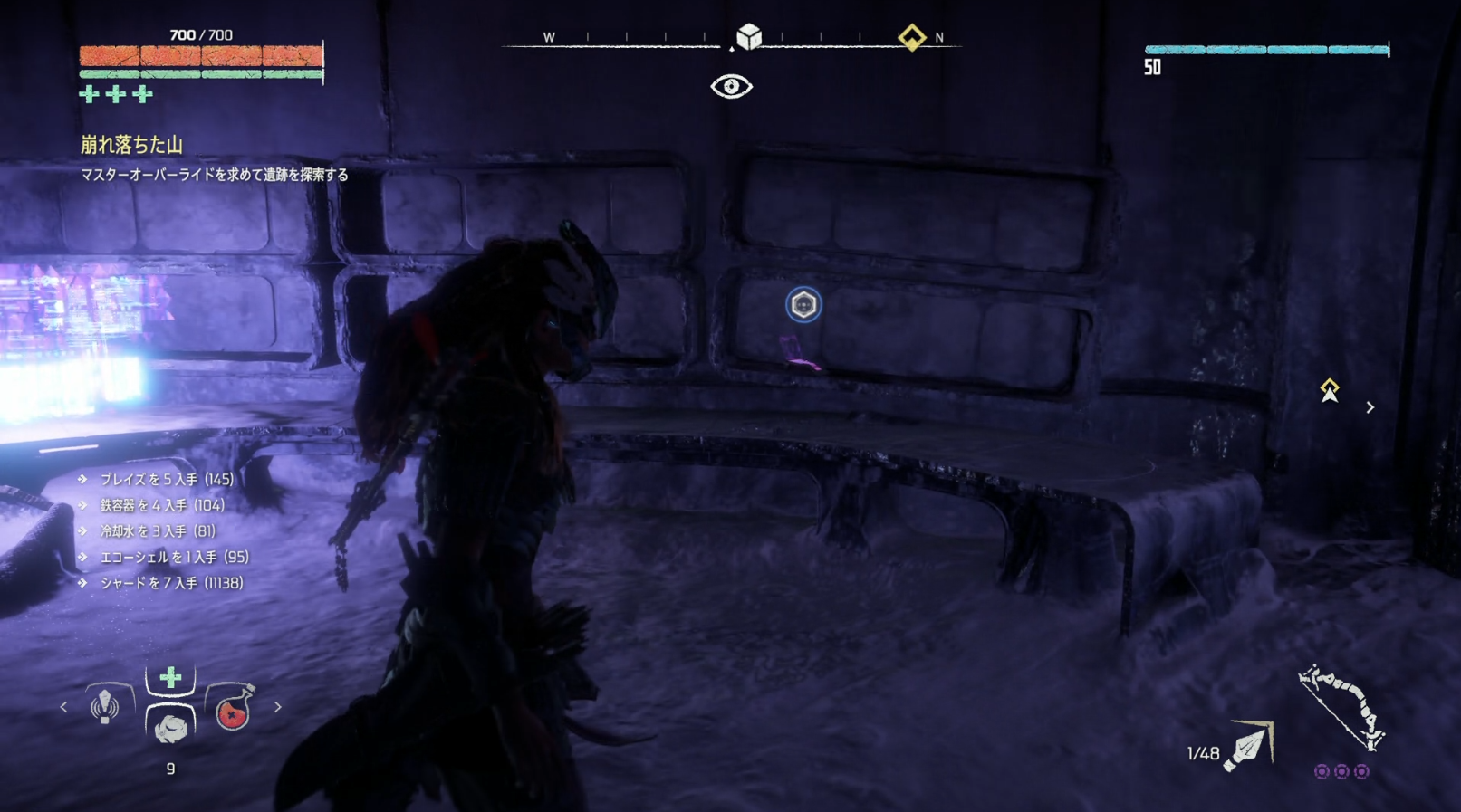Click the cube marker on the compass

click(x=749, y=37)
